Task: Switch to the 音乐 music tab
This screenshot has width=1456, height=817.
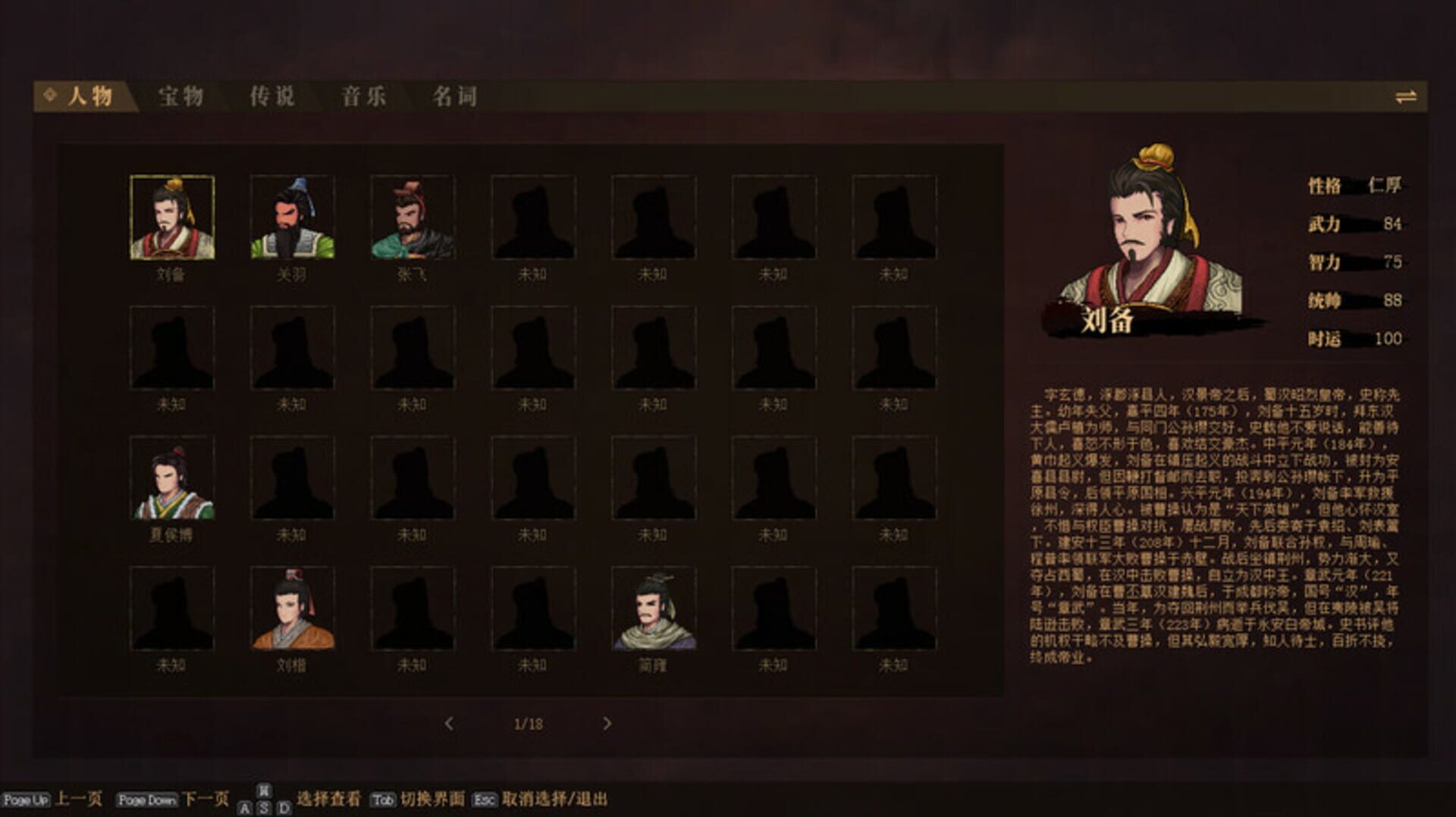Action: pyautogui.click(x=364, y=96)
